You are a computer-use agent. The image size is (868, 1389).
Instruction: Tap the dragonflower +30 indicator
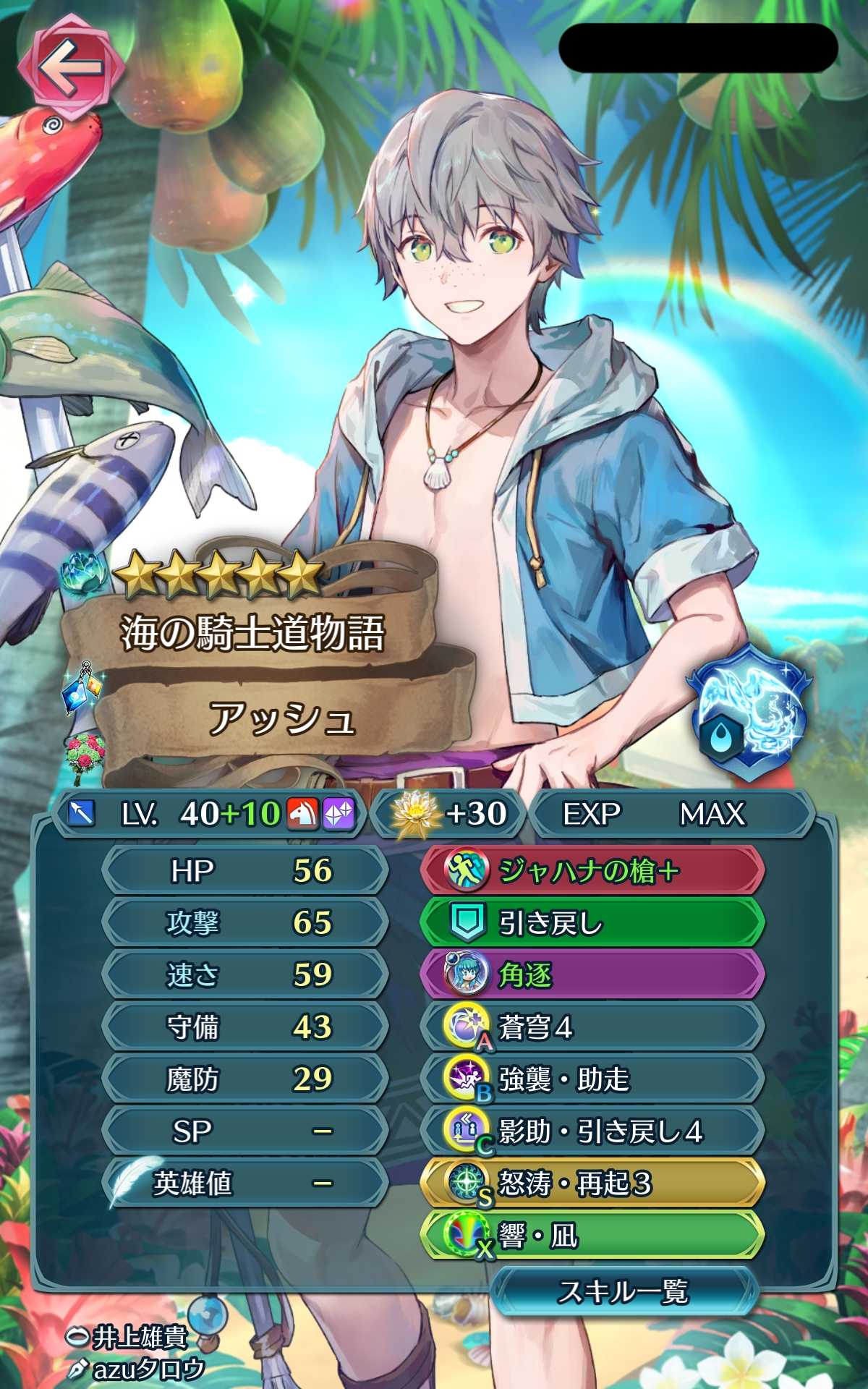coord(448,814)
